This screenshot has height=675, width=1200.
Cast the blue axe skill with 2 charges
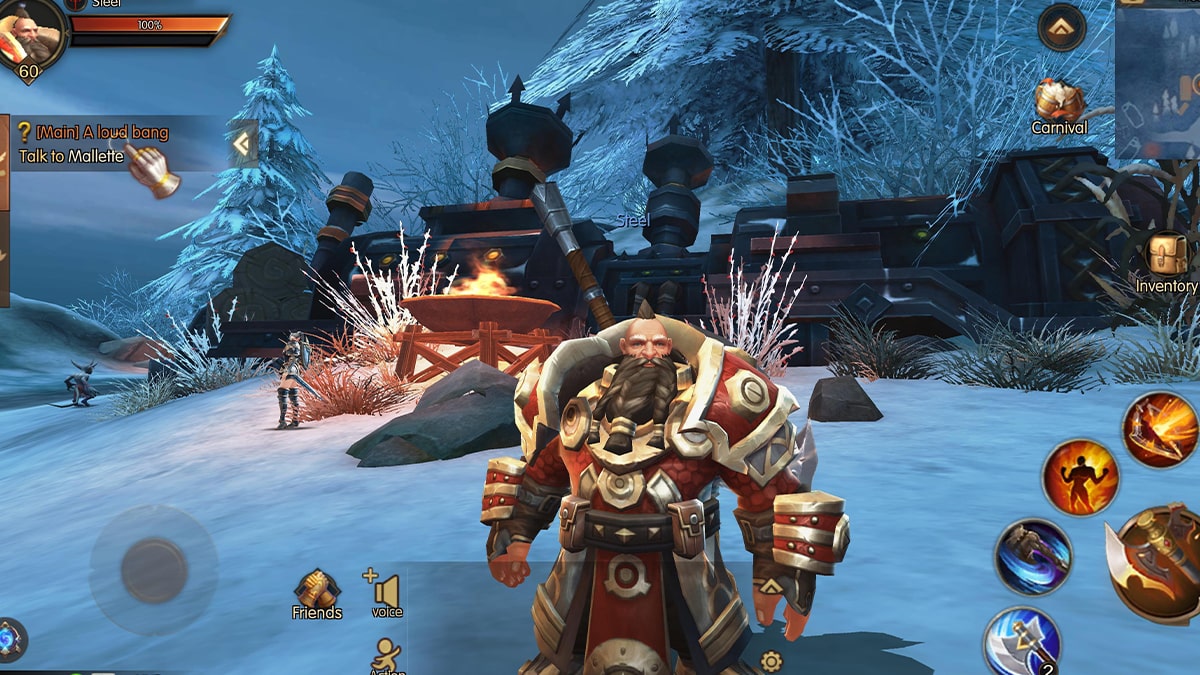tap(1021, 641)
